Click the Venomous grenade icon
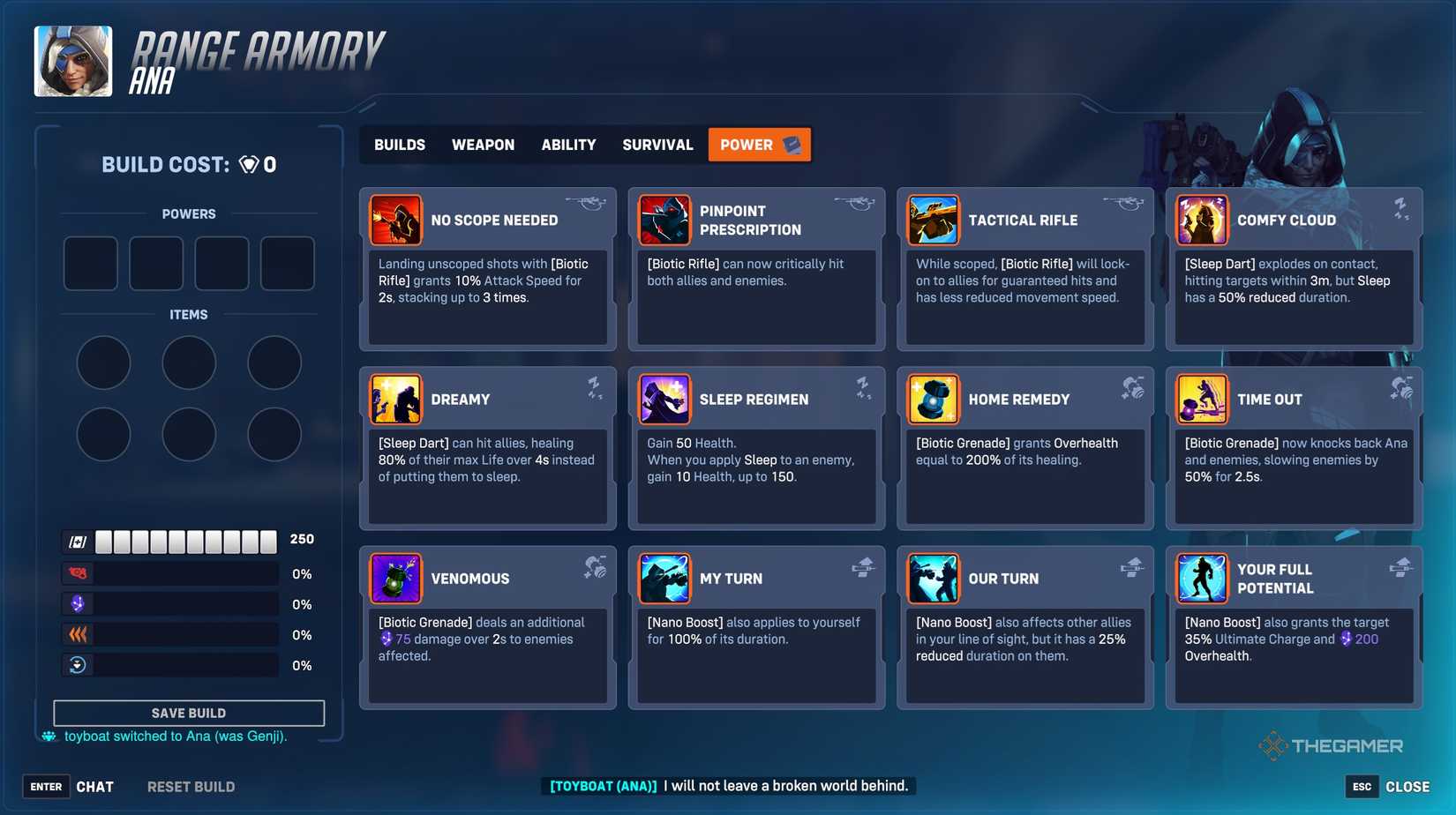 click(396, 578)
